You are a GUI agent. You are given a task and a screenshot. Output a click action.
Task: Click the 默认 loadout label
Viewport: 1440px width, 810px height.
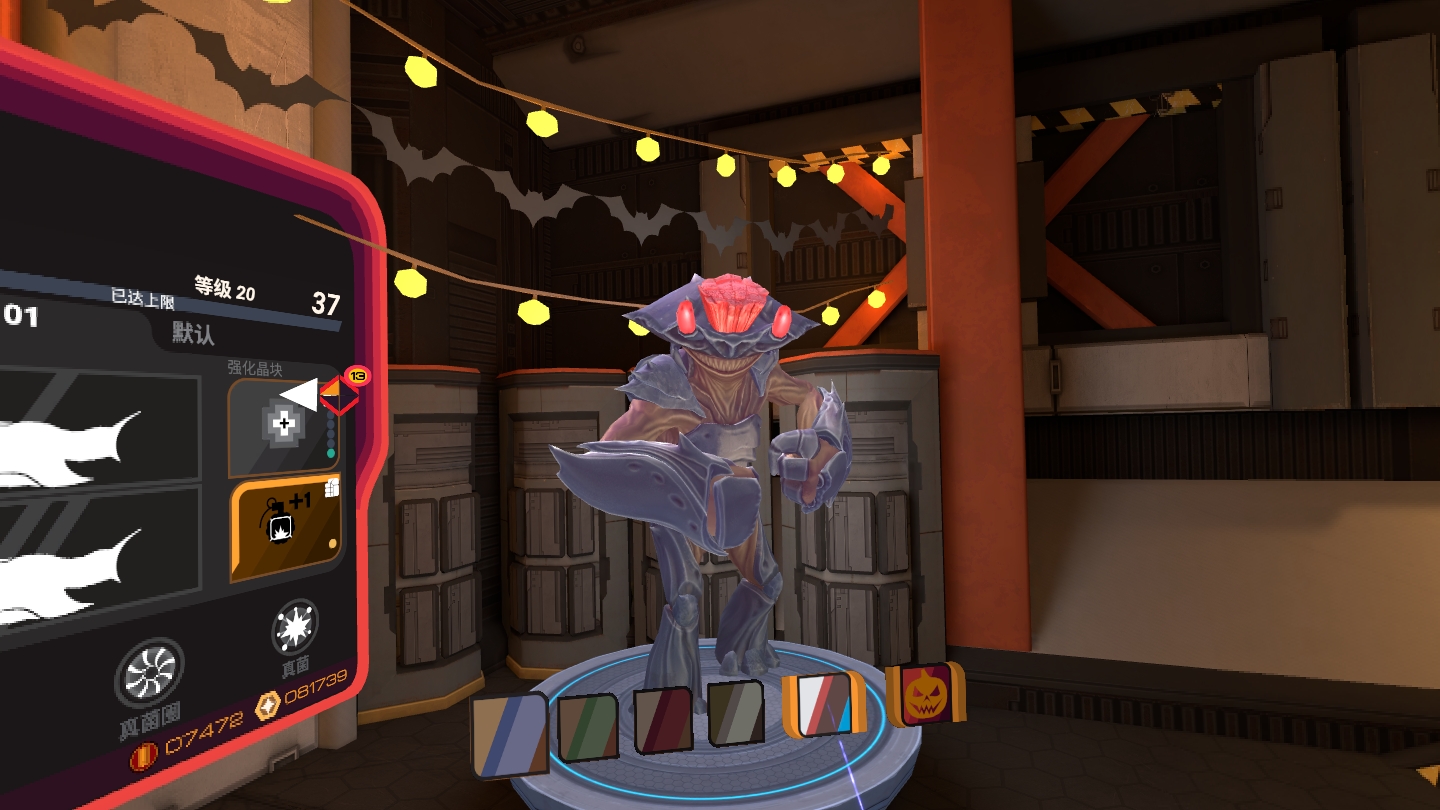point(193,332)
